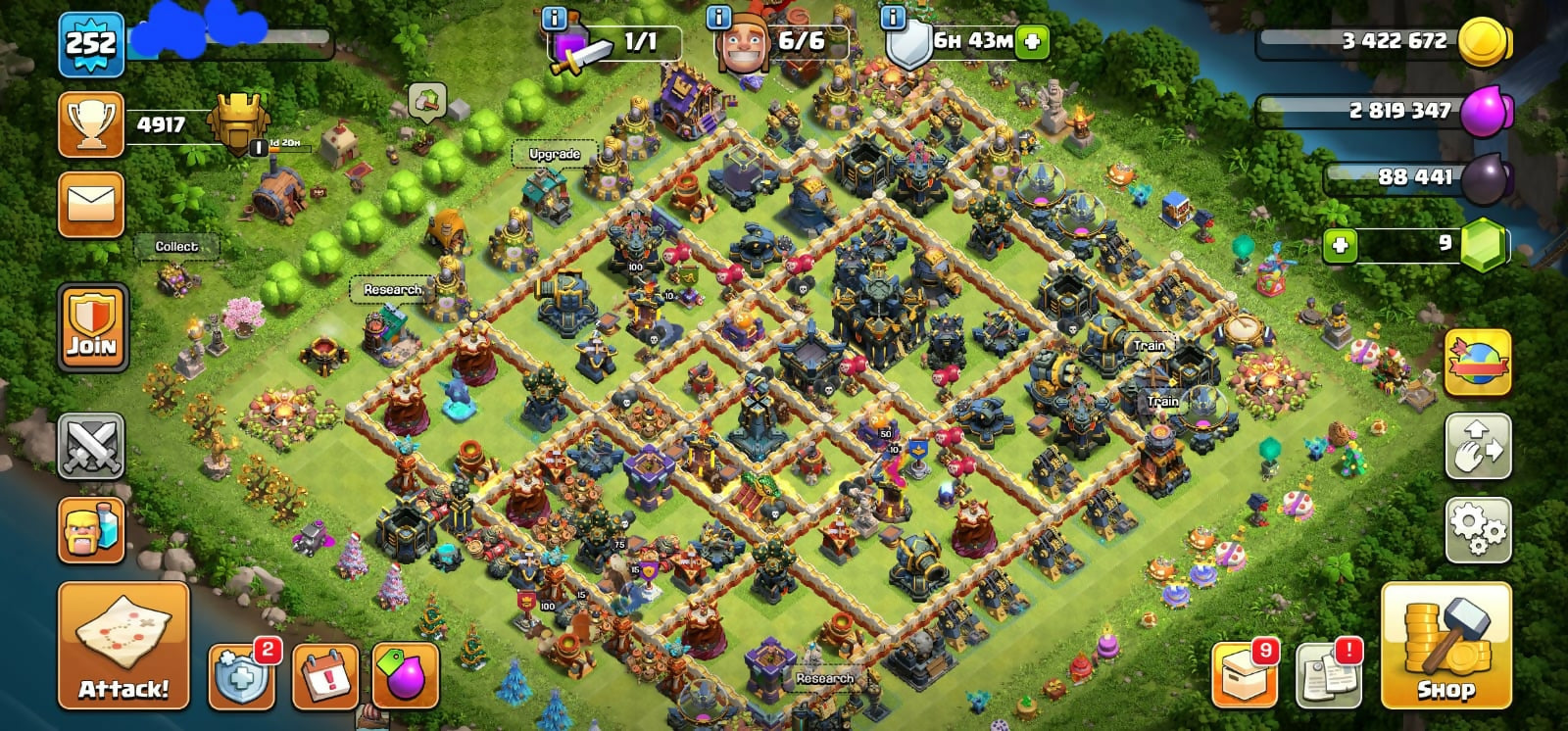The image size is (1568, 731).
Task: Open the Shop
Action: tap(1445, 646)
